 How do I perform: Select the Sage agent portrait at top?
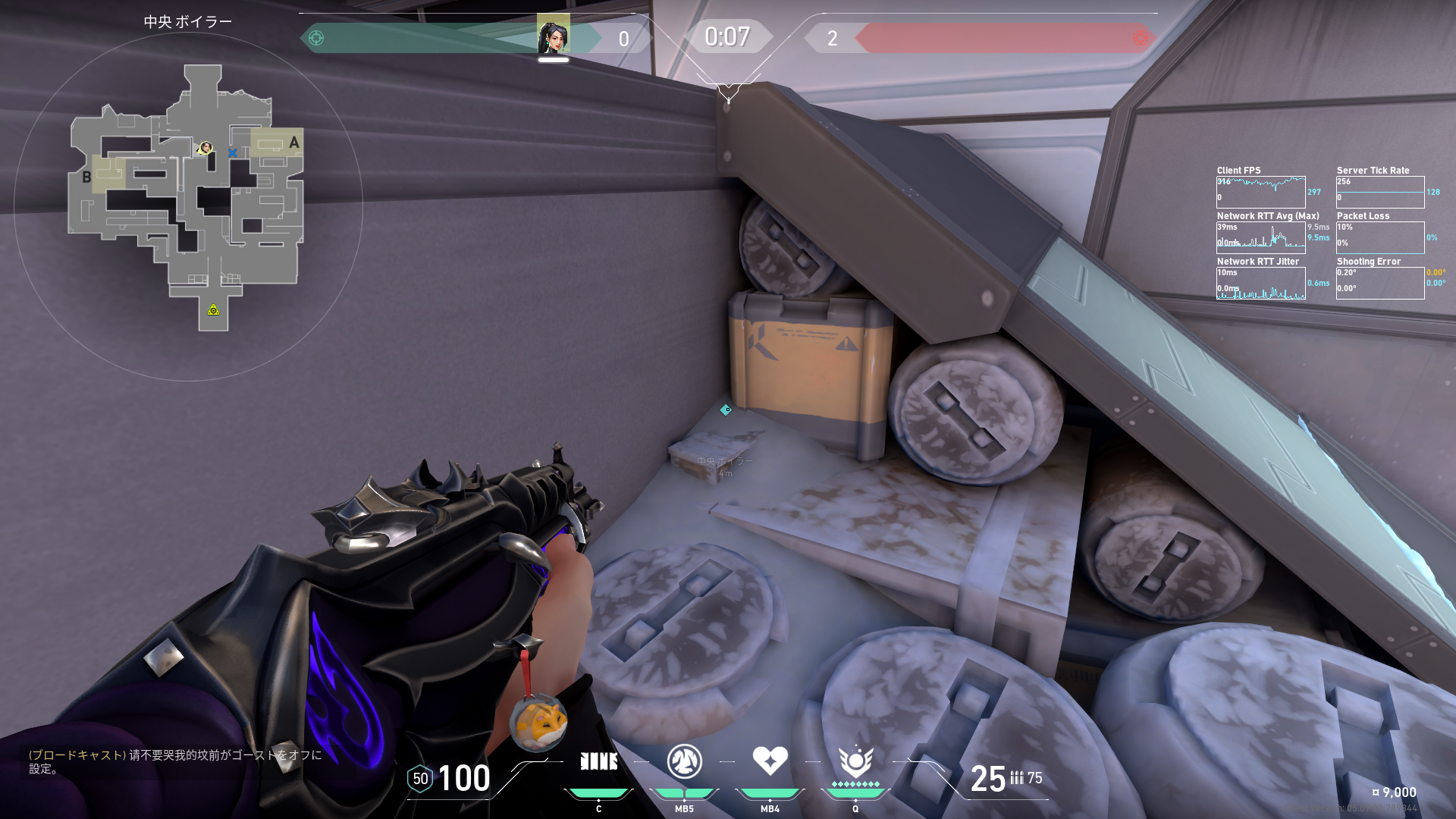click(553, 35)
